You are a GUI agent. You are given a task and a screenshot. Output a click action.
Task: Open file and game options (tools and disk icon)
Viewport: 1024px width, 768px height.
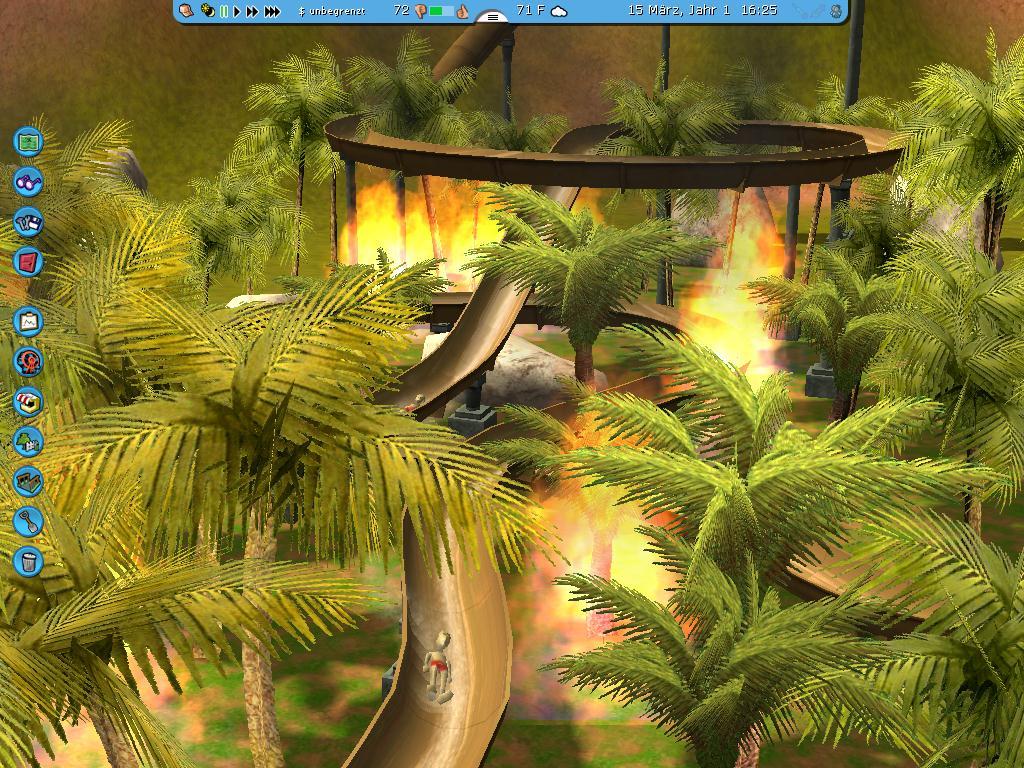pyautogui.click(x=28, y=222)
